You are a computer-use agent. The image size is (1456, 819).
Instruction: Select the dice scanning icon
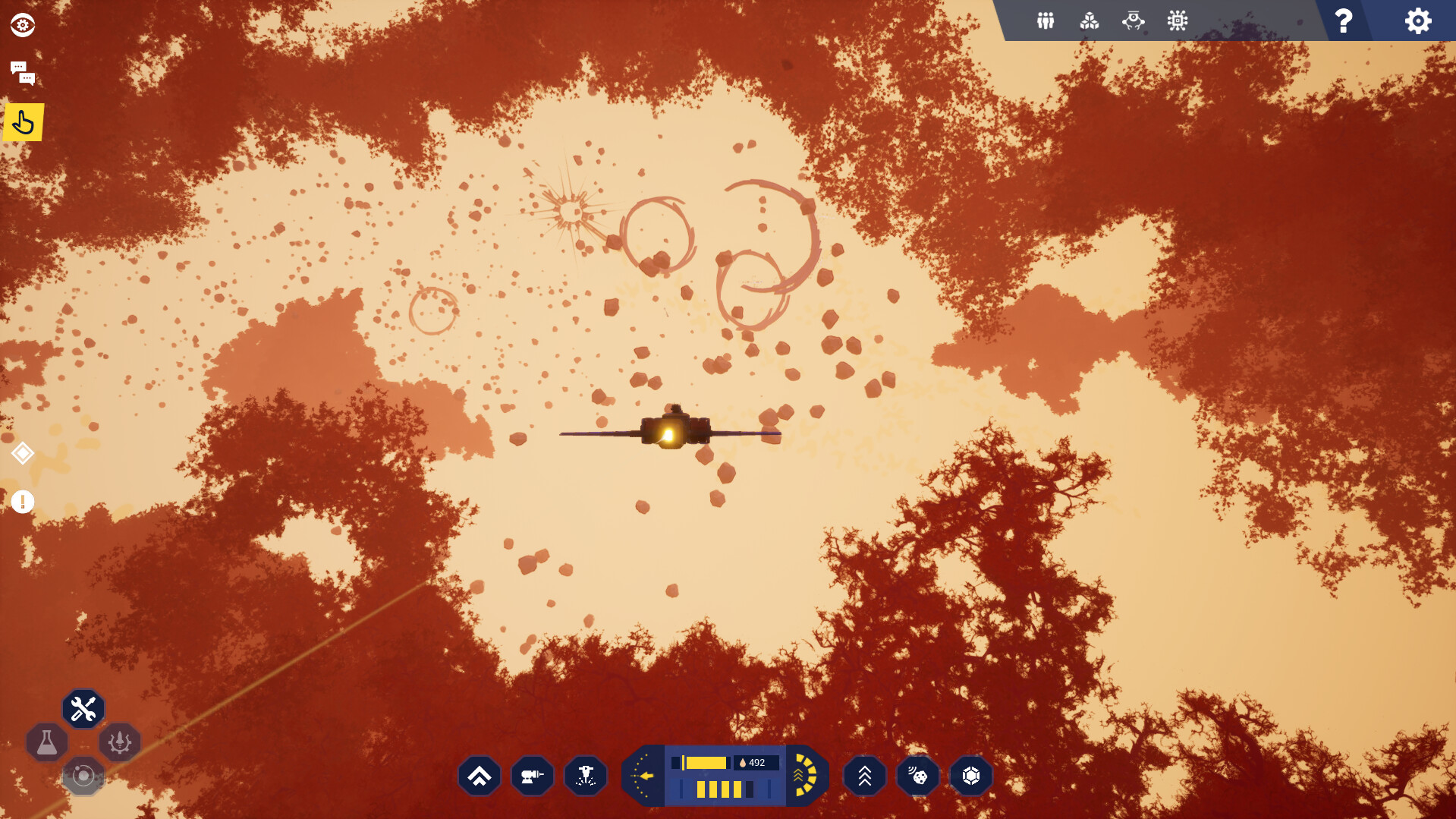coord(917,775)
